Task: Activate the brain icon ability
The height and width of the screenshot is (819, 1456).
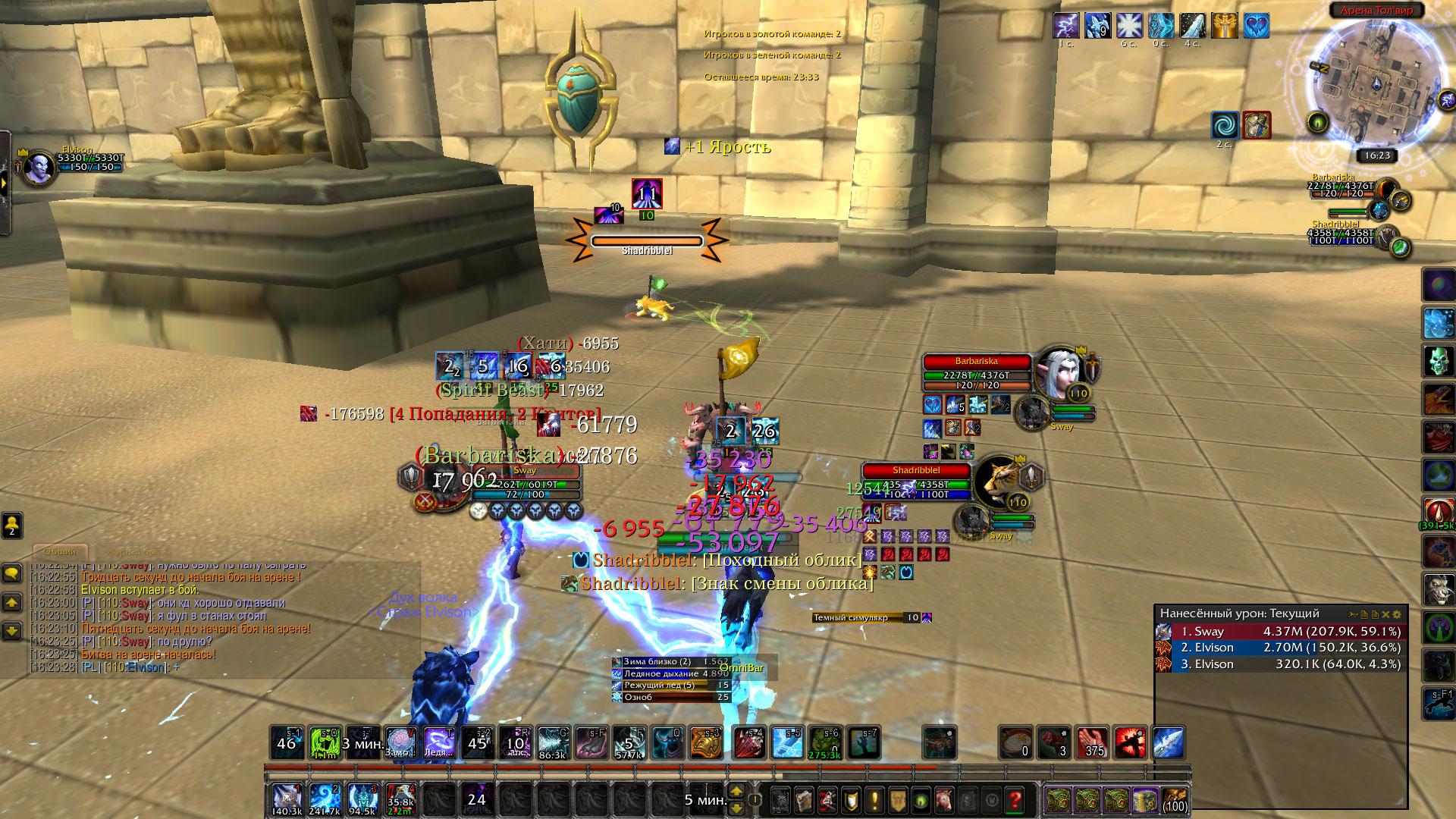Action: pyautogui.click(x=400, y=742)
